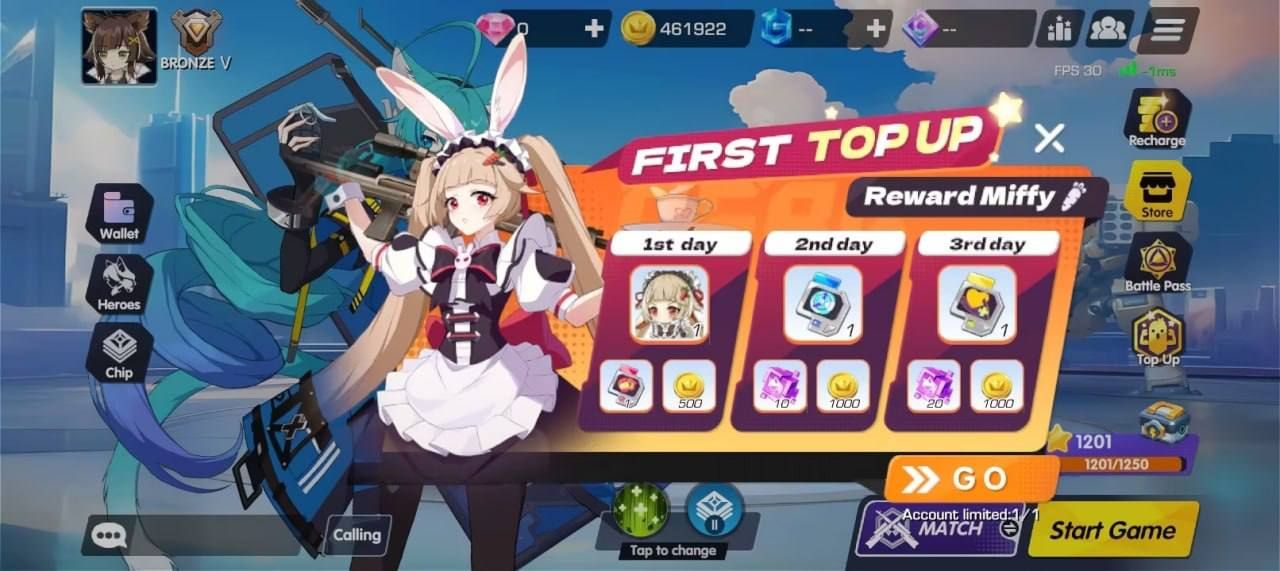Click the Calling button
The width and height of the screenshot is (1280, 571).
357,536
